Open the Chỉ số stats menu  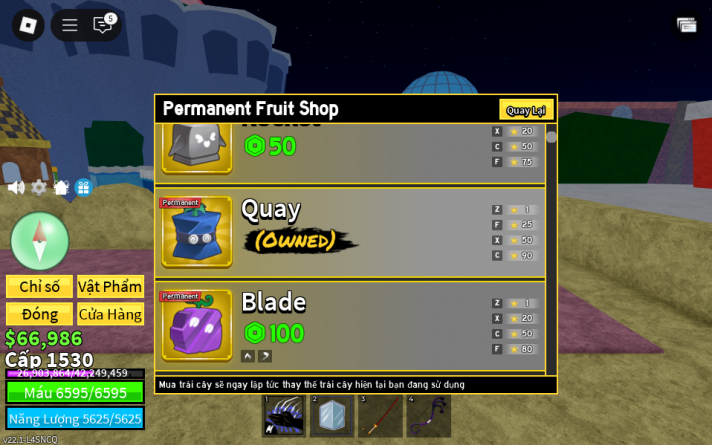pyautogui.click(x=39, y=287)
